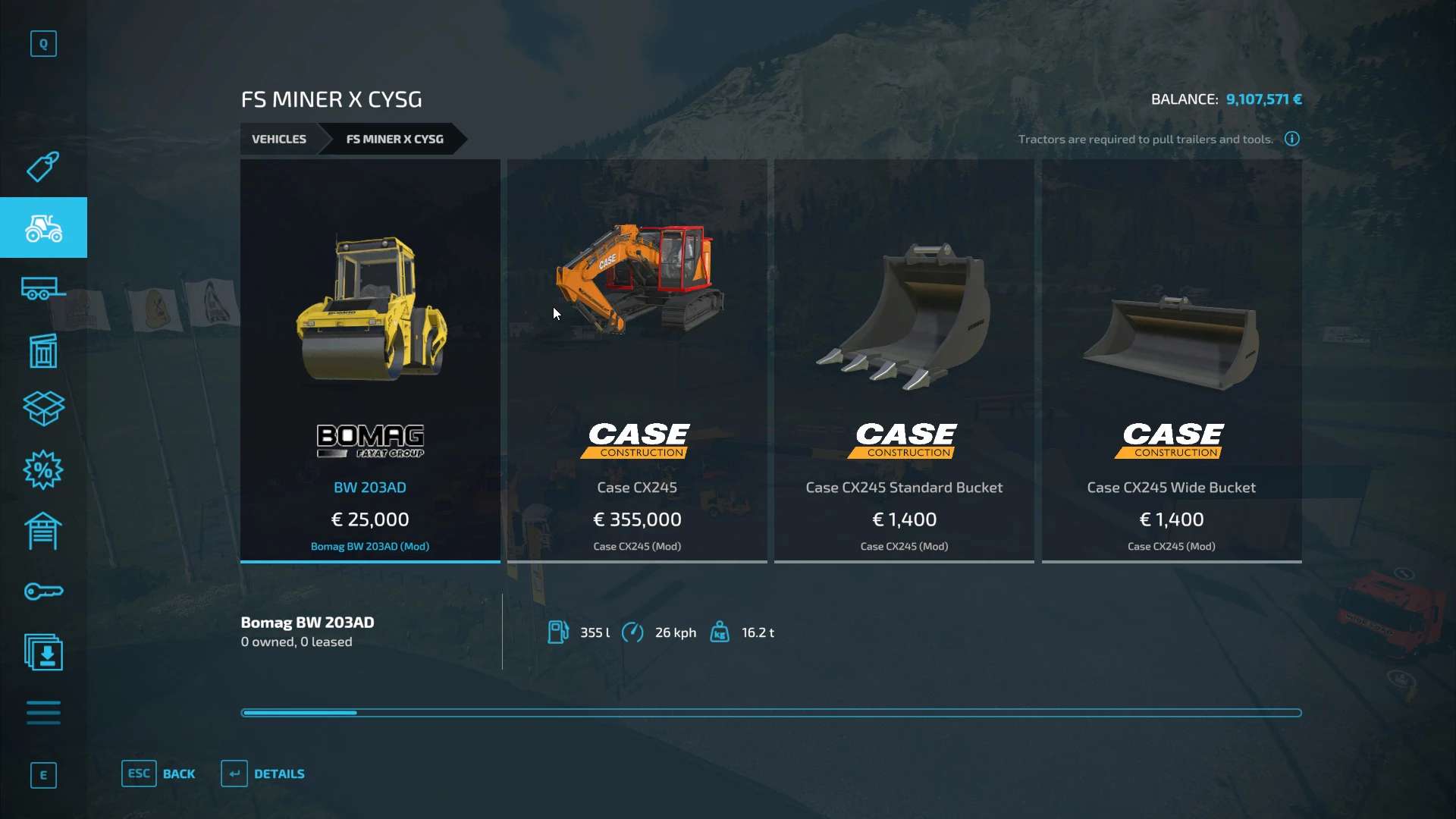1456x819 pixels.
Task: Click the info icon beside tractor hint
Action: coord(1292,139)
